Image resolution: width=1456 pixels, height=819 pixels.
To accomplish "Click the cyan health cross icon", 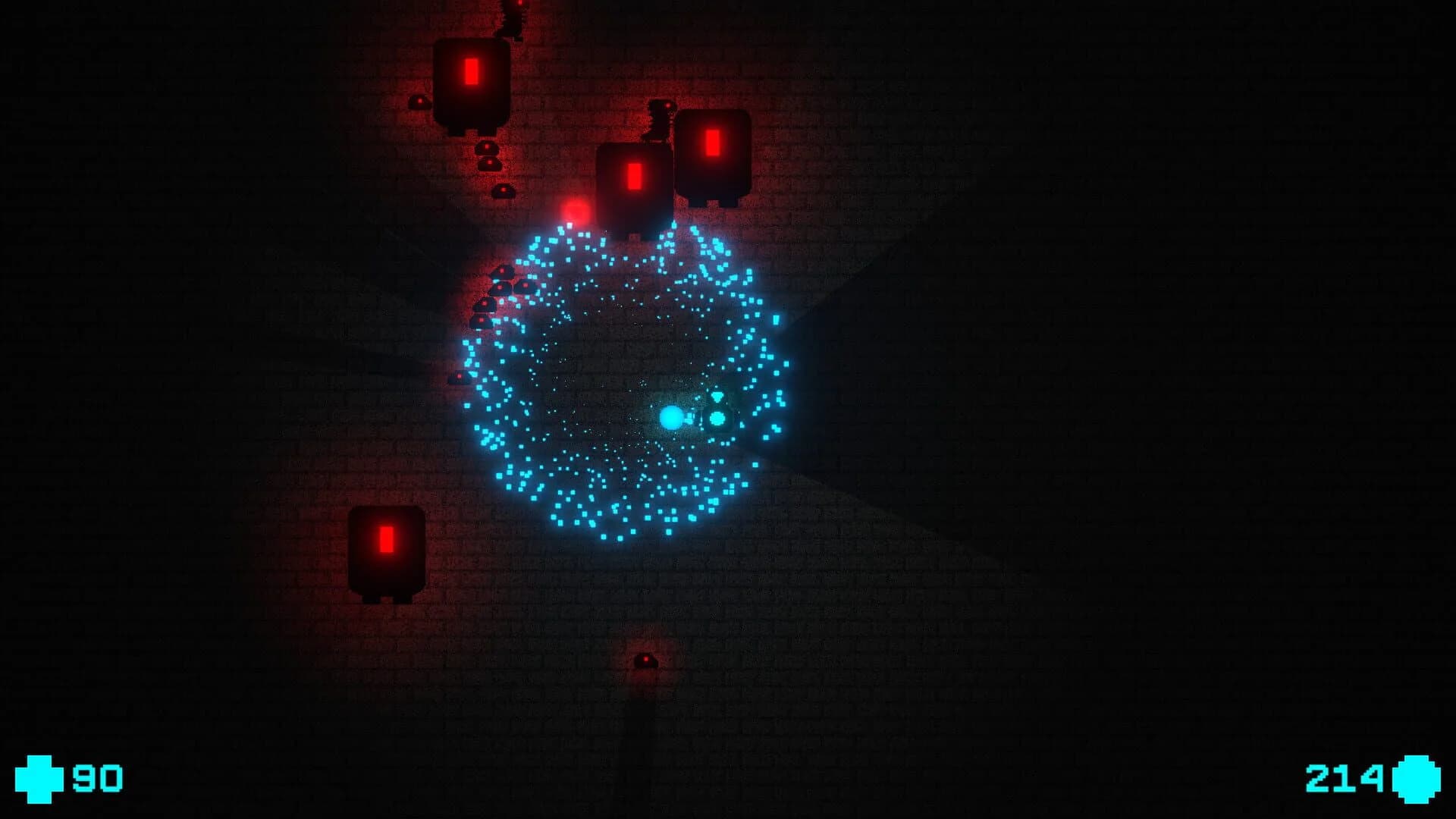I will [x=39, y=778].
